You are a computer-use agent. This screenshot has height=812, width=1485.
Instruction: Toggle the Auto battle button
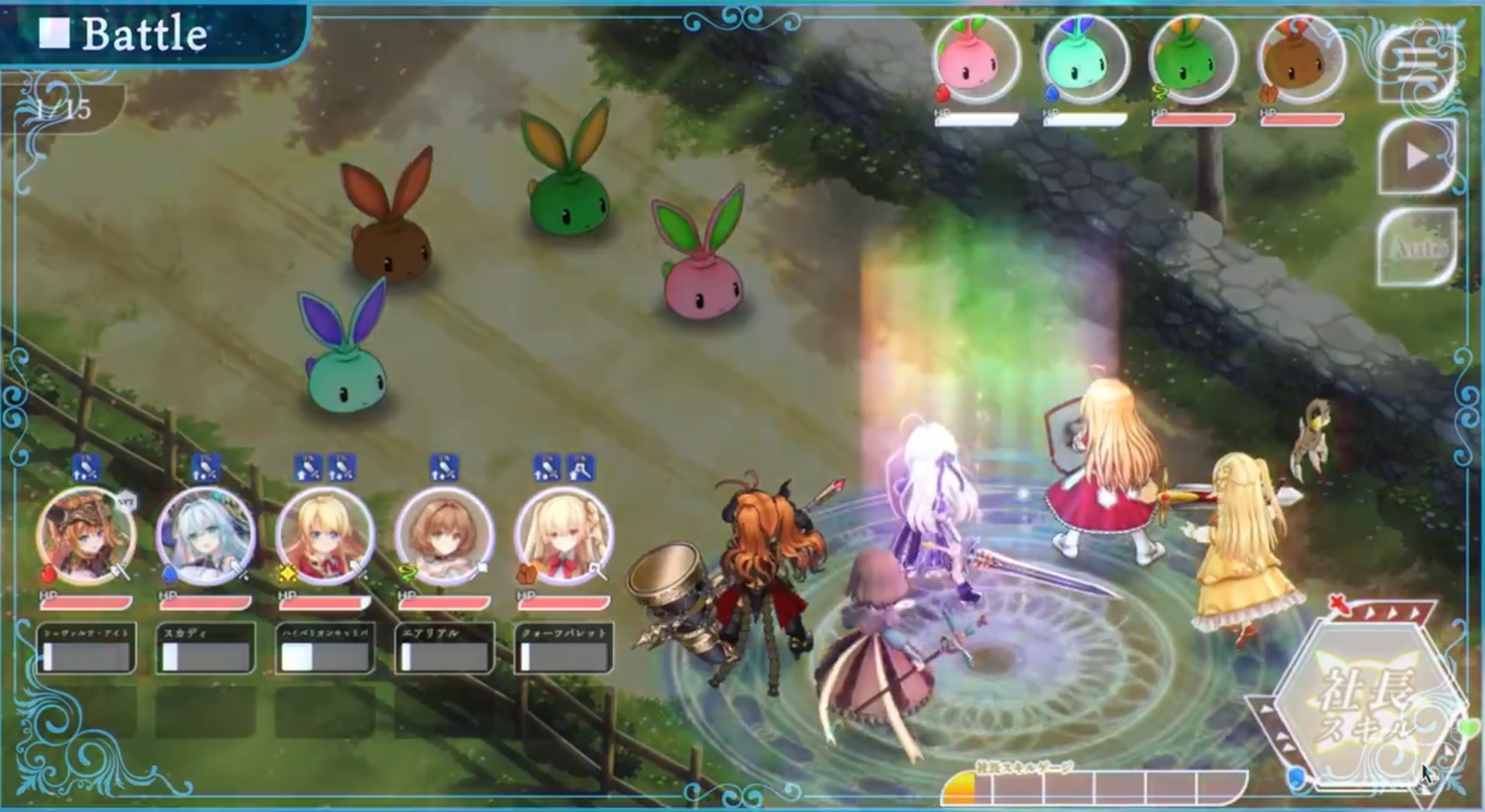point(1417,247)
